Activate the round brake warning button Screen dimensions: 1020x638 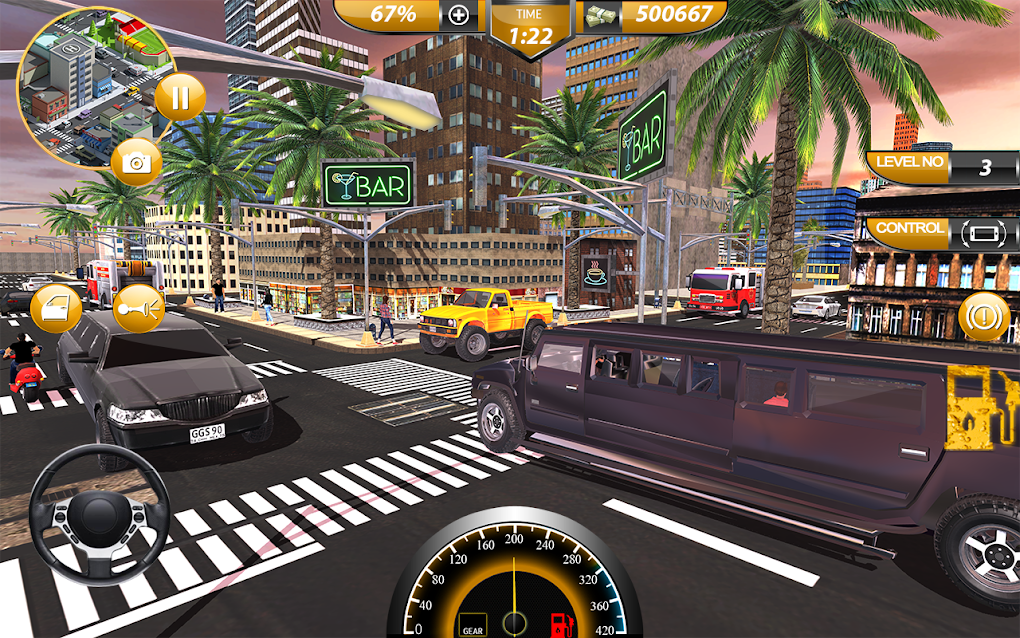click(x=983, y=318)
